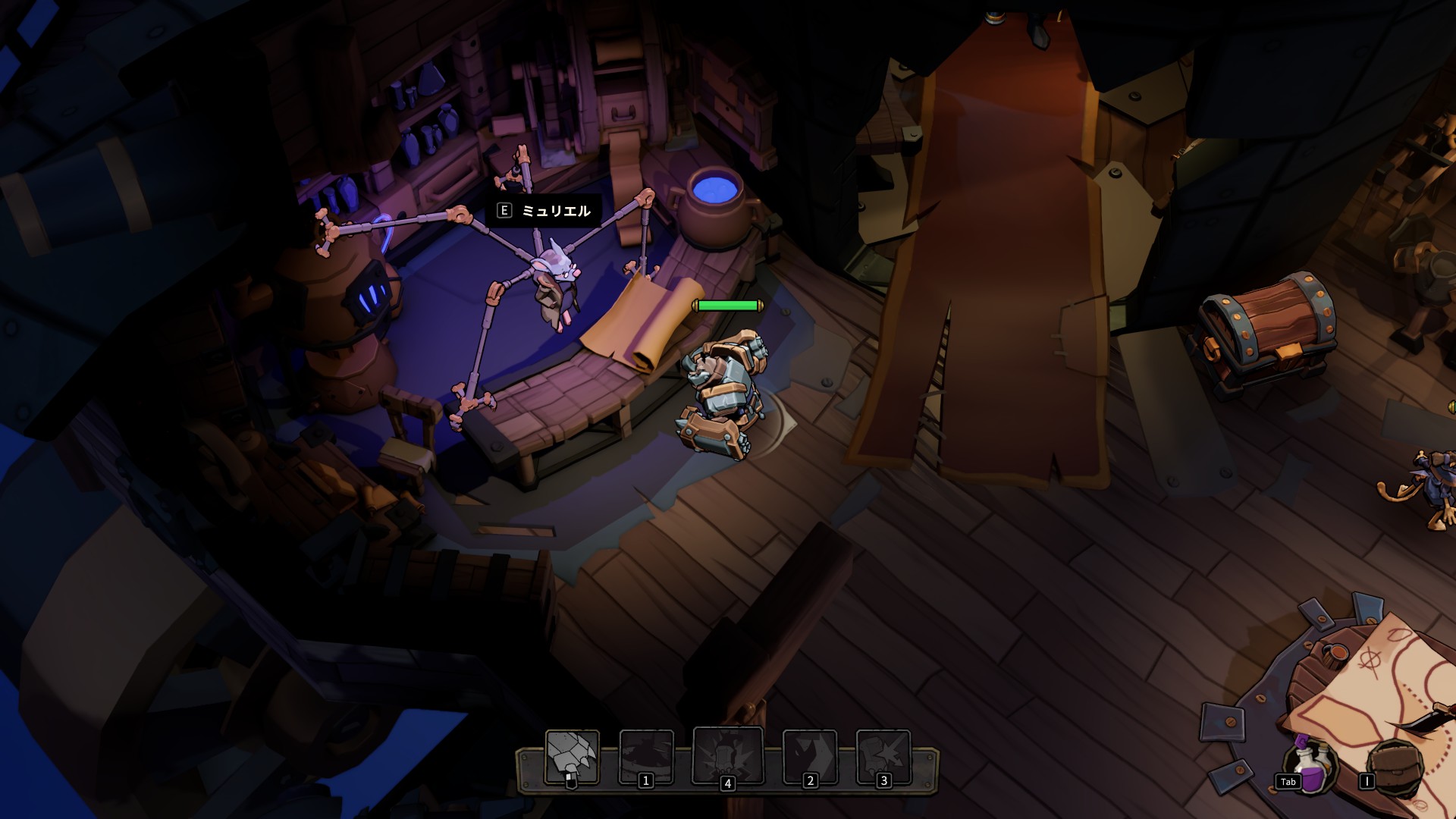The width and height of the screenshot is (1456, 819).
Task: Use the forward dash ability in slot 2
Action: pyautogui.click(x=809, y=756)
